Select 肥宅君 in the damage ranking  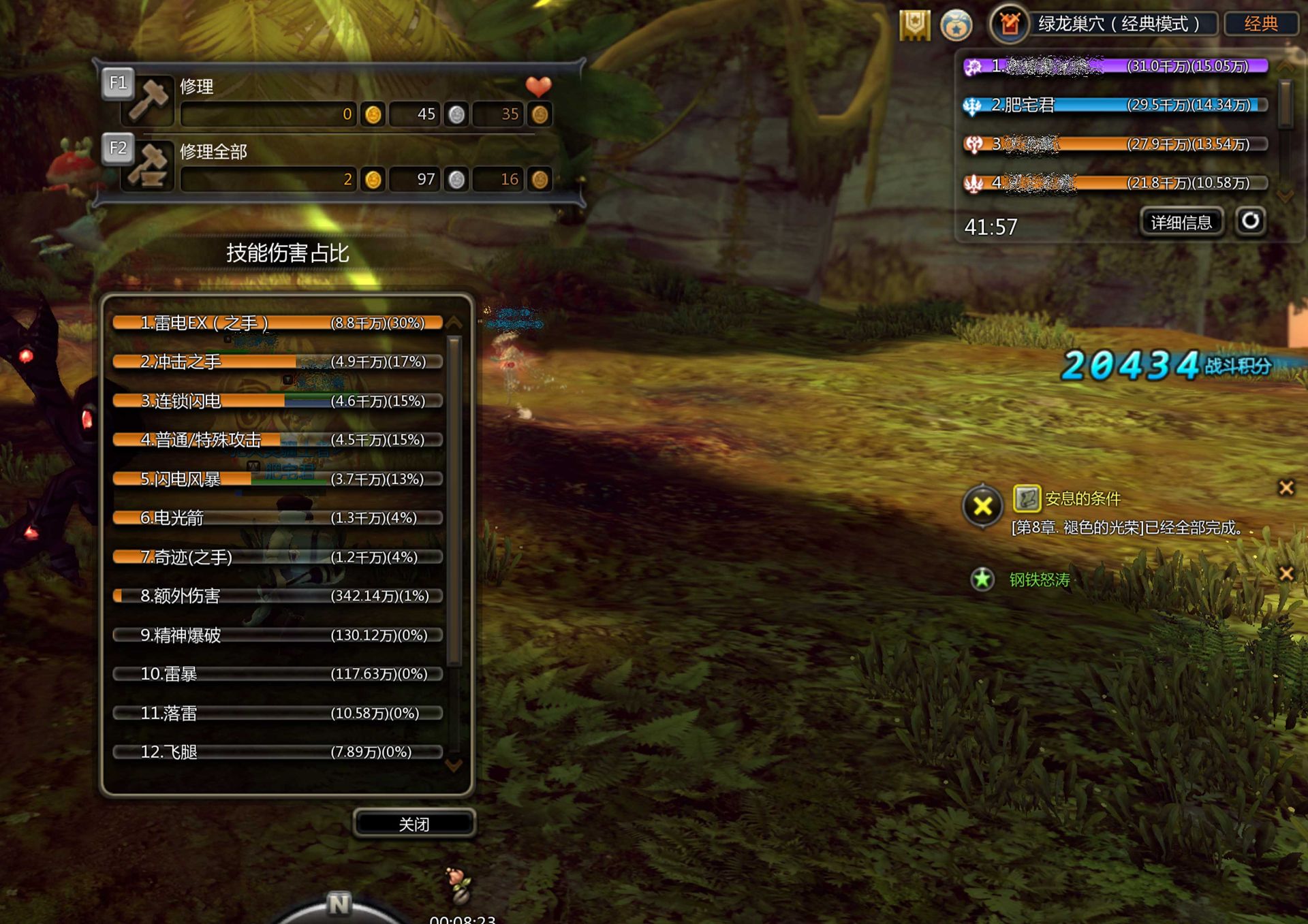pyautogui.click(x=1115, y=105)
